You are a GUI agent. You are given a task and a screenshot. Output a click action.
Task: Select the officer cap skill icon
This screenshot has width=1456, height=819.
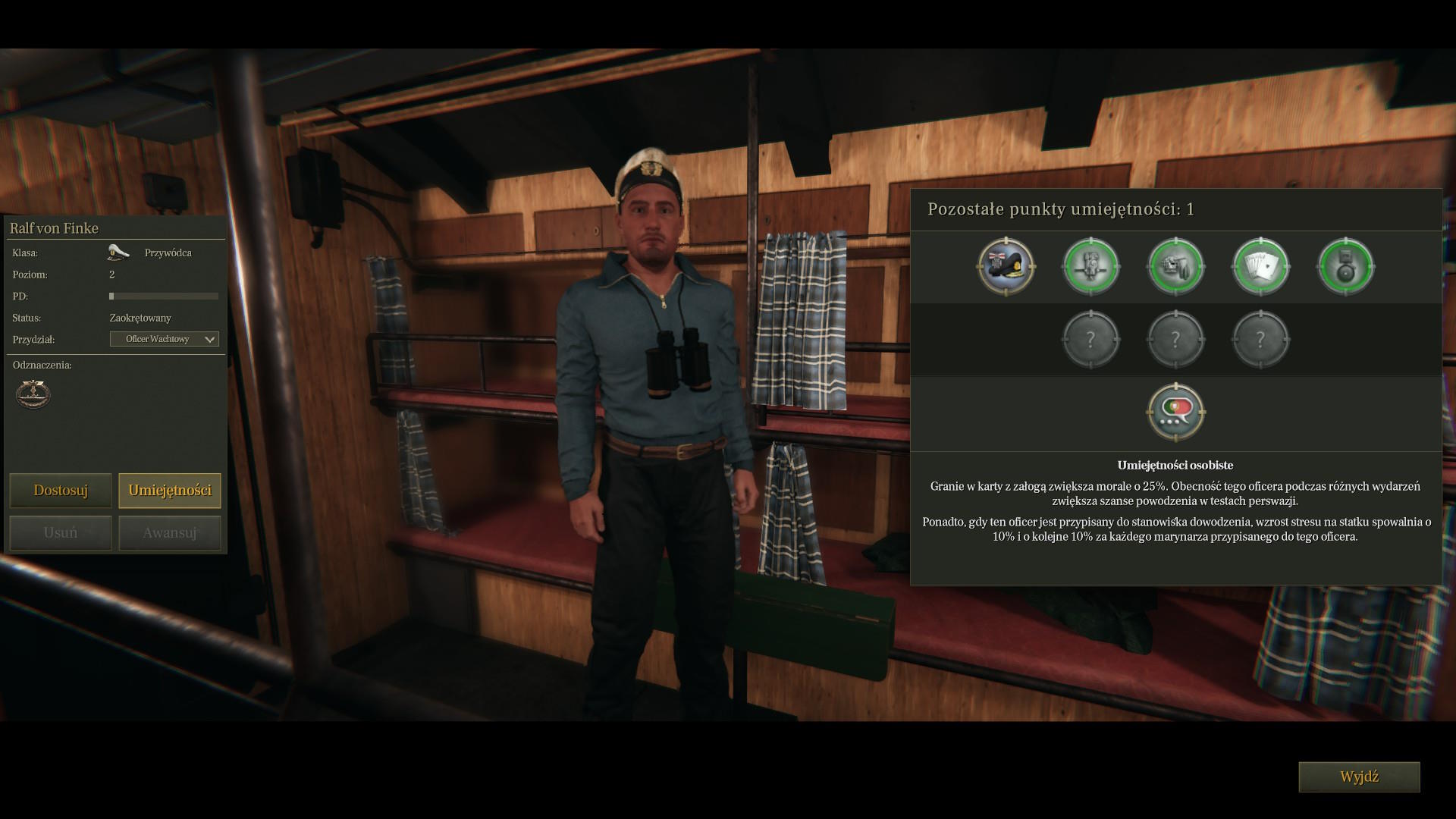click(1006, 266)
